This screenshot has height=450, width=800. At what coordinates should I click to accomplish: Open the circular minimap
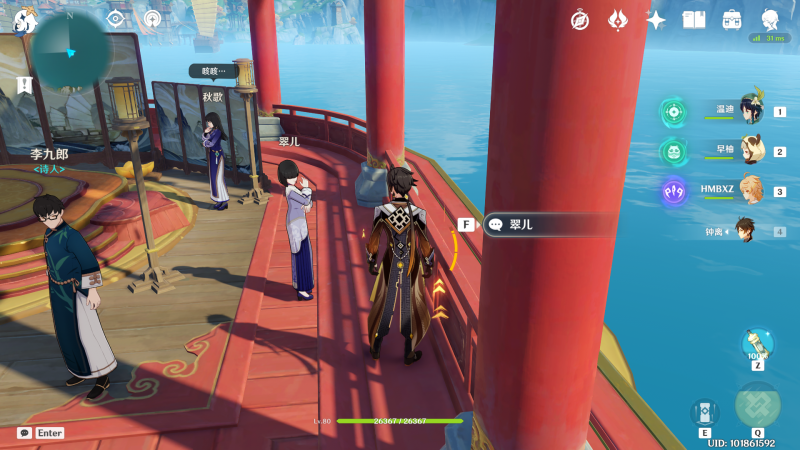[70, 51]
